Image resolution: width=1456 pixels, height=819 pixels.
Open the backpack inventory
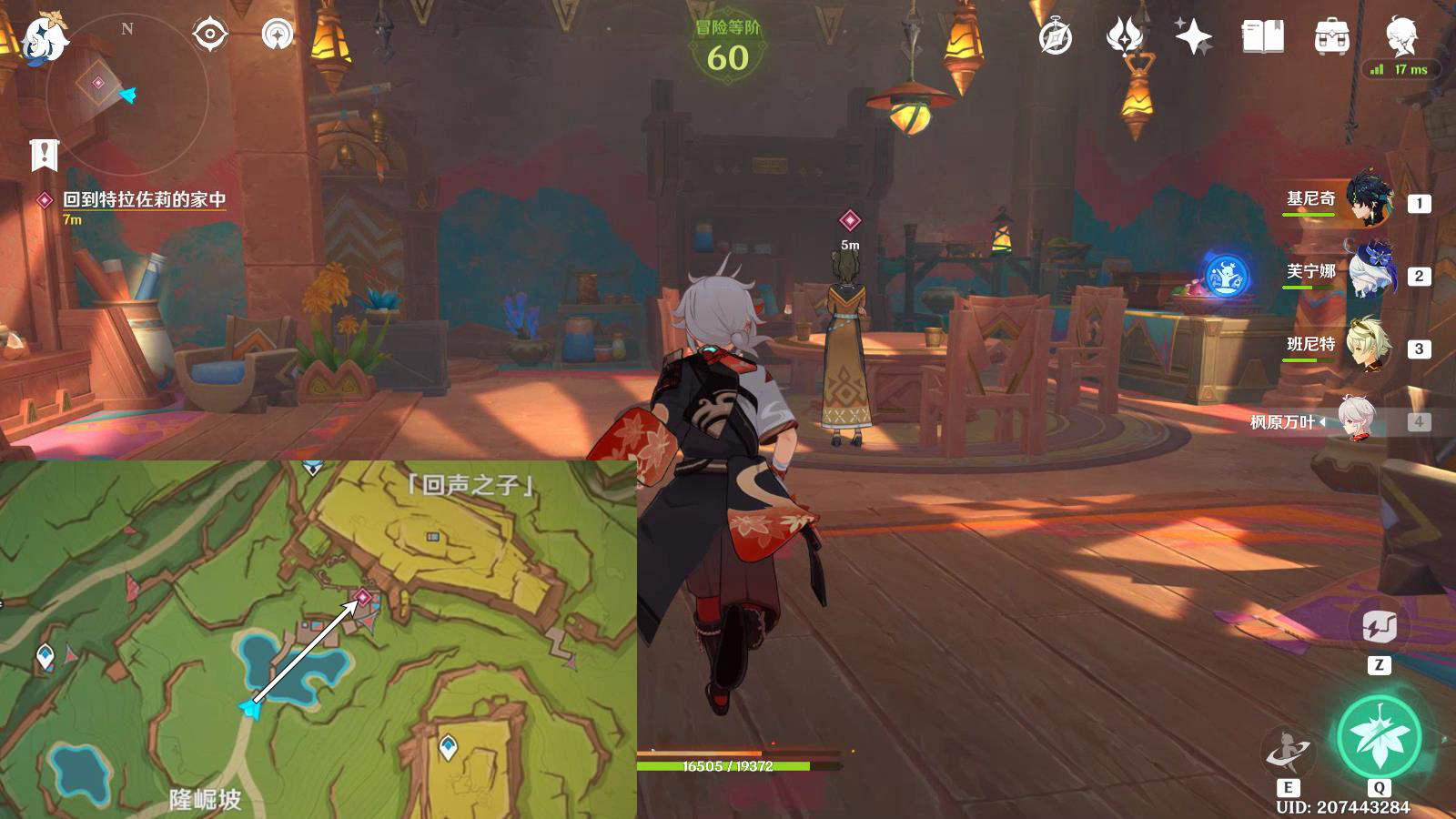pyautogui.click(x=1331, y=37)
